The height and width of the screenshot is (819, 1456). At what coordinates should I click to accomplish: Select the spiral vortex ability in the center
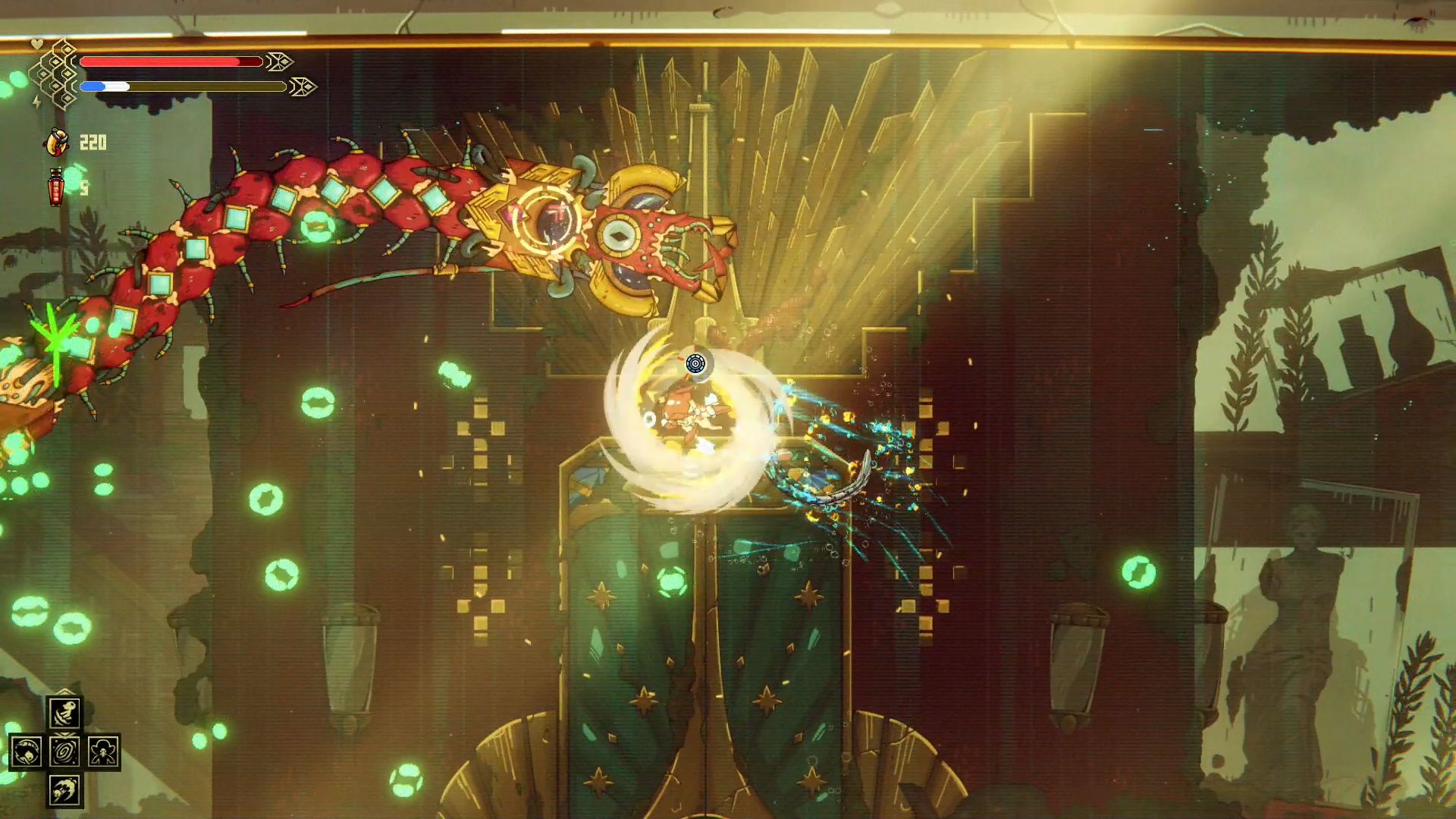coord(64,752)
